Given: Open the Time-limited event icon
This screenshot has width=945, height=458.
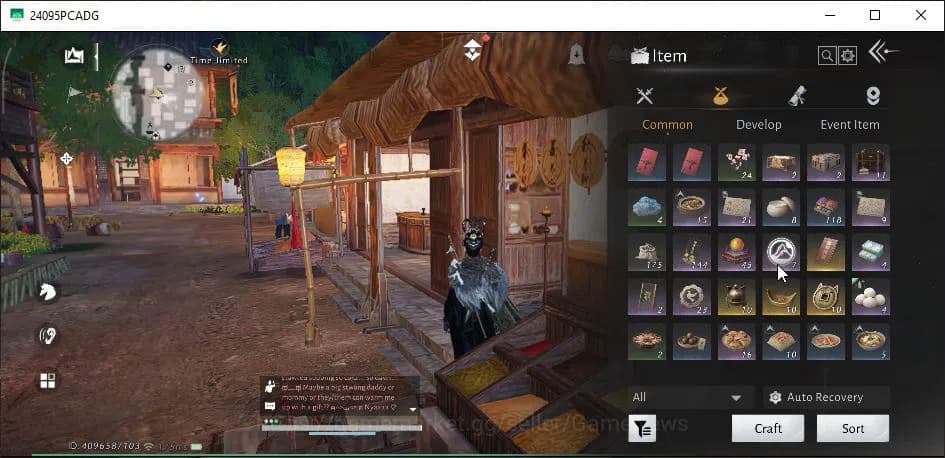Looking at the screenshot, I should (x=219, y=50).
